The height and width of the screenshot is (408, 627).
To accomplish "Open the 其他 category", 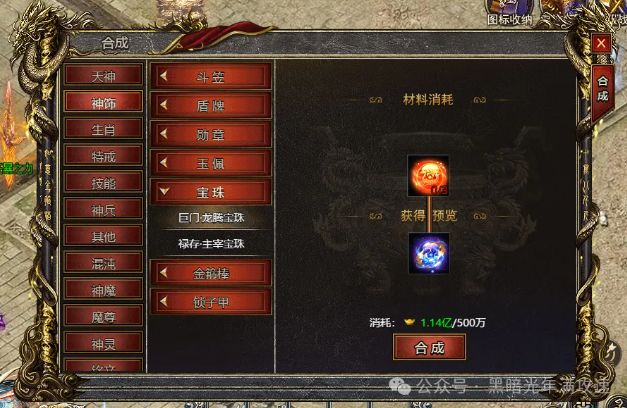I will 103,236.
